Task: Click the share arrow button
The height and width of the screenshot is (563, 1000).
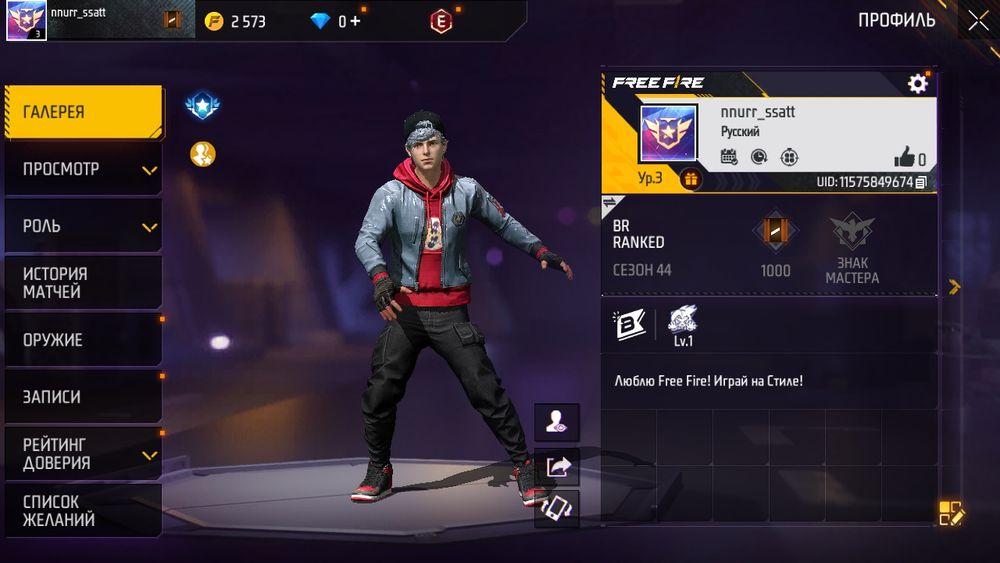Action: 557,466
